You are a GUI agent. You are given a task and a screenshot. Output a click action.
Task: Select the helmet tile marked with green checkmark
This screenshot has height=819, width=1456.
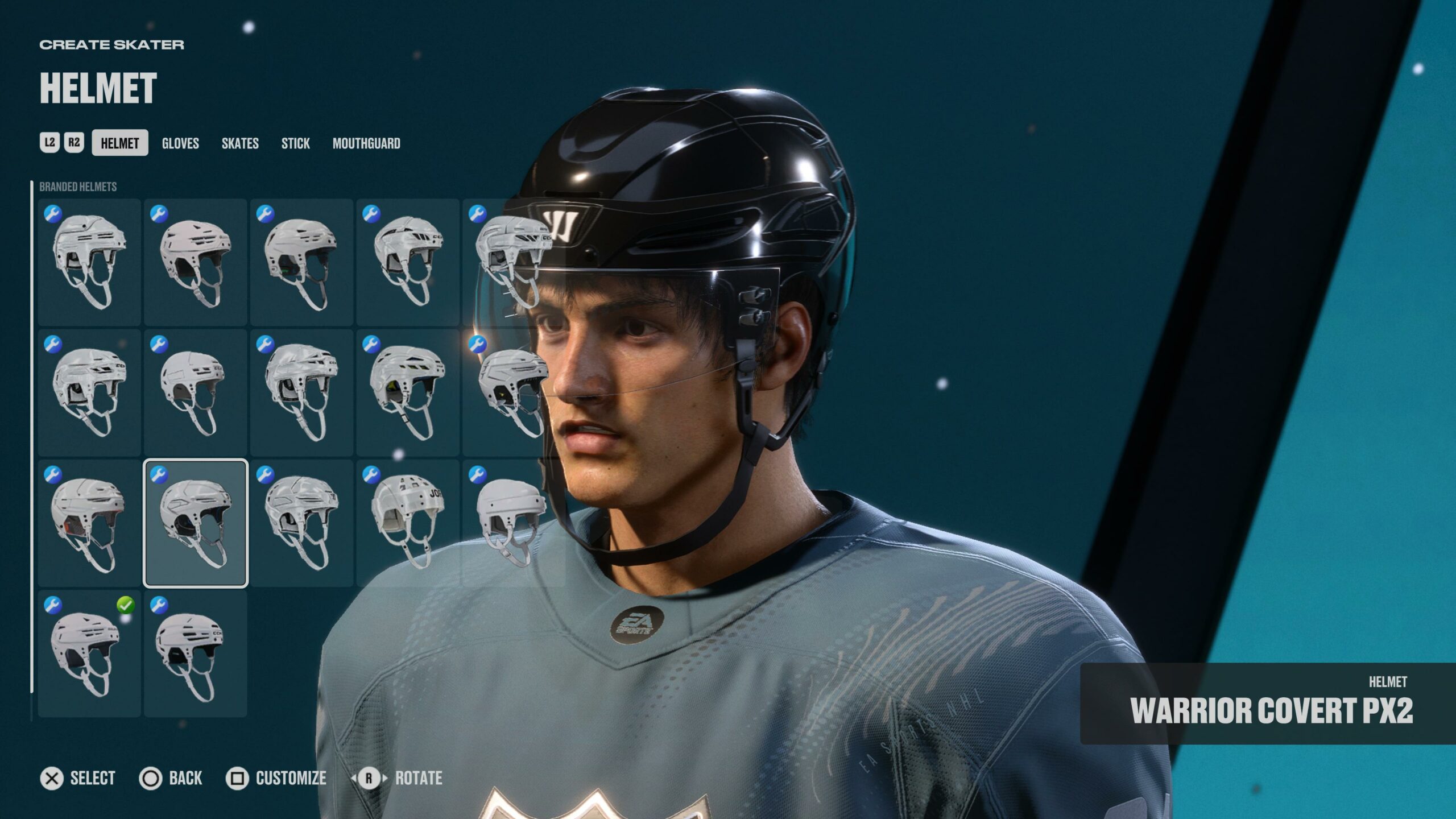[x=89, y=653]
